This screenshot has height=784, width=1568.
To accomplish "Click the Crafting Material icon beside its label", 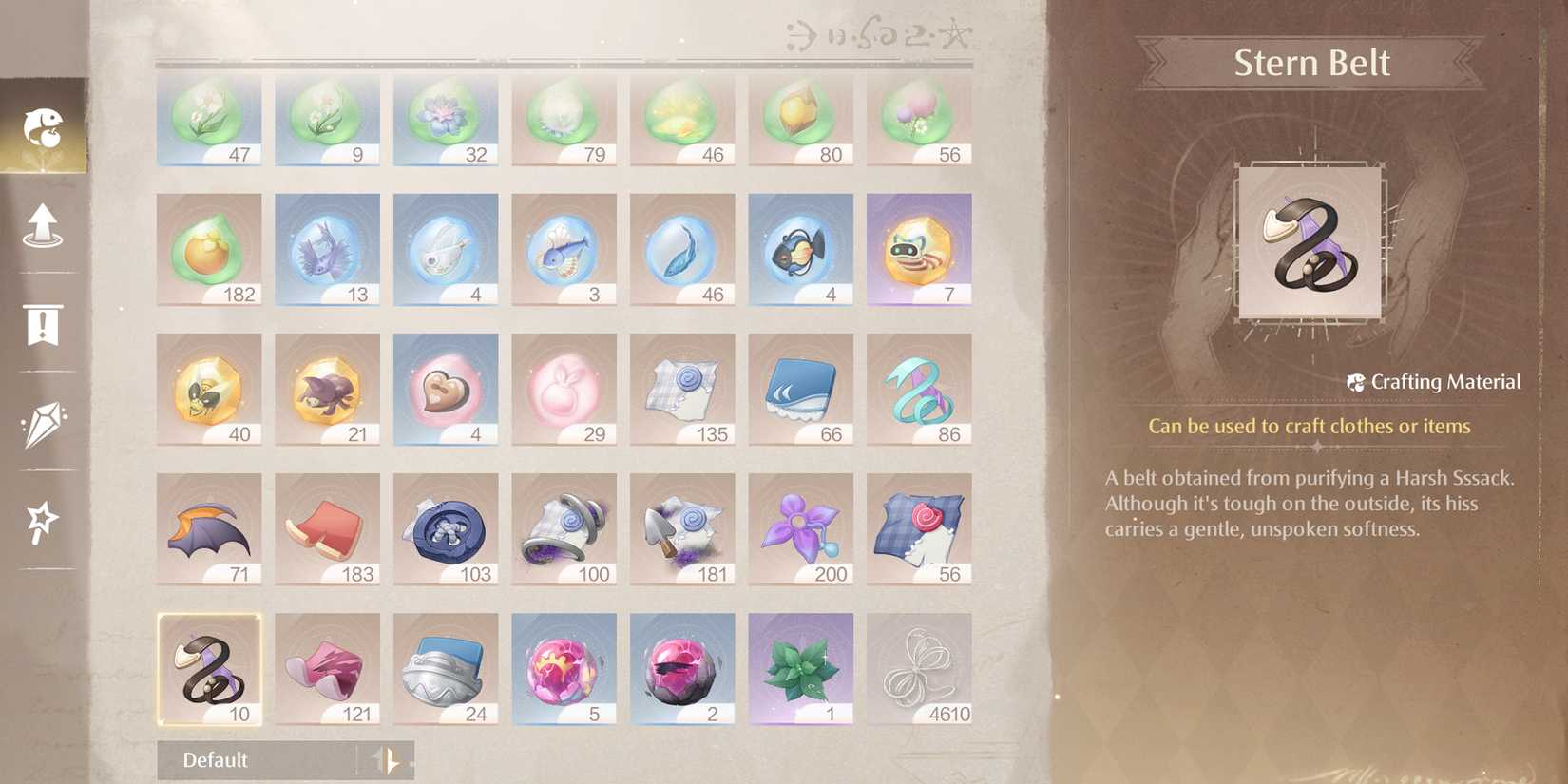I will [1356, 382].
